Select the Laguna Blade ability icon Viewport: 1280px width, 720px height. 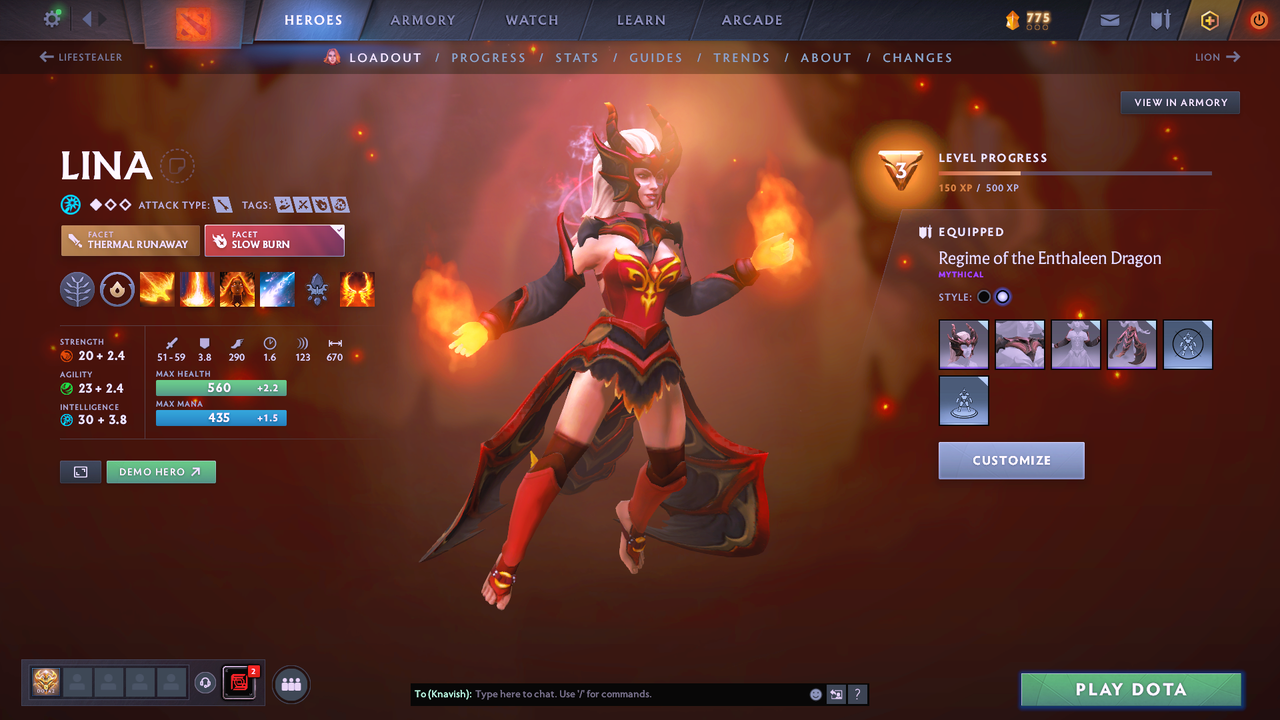point(277,290)
